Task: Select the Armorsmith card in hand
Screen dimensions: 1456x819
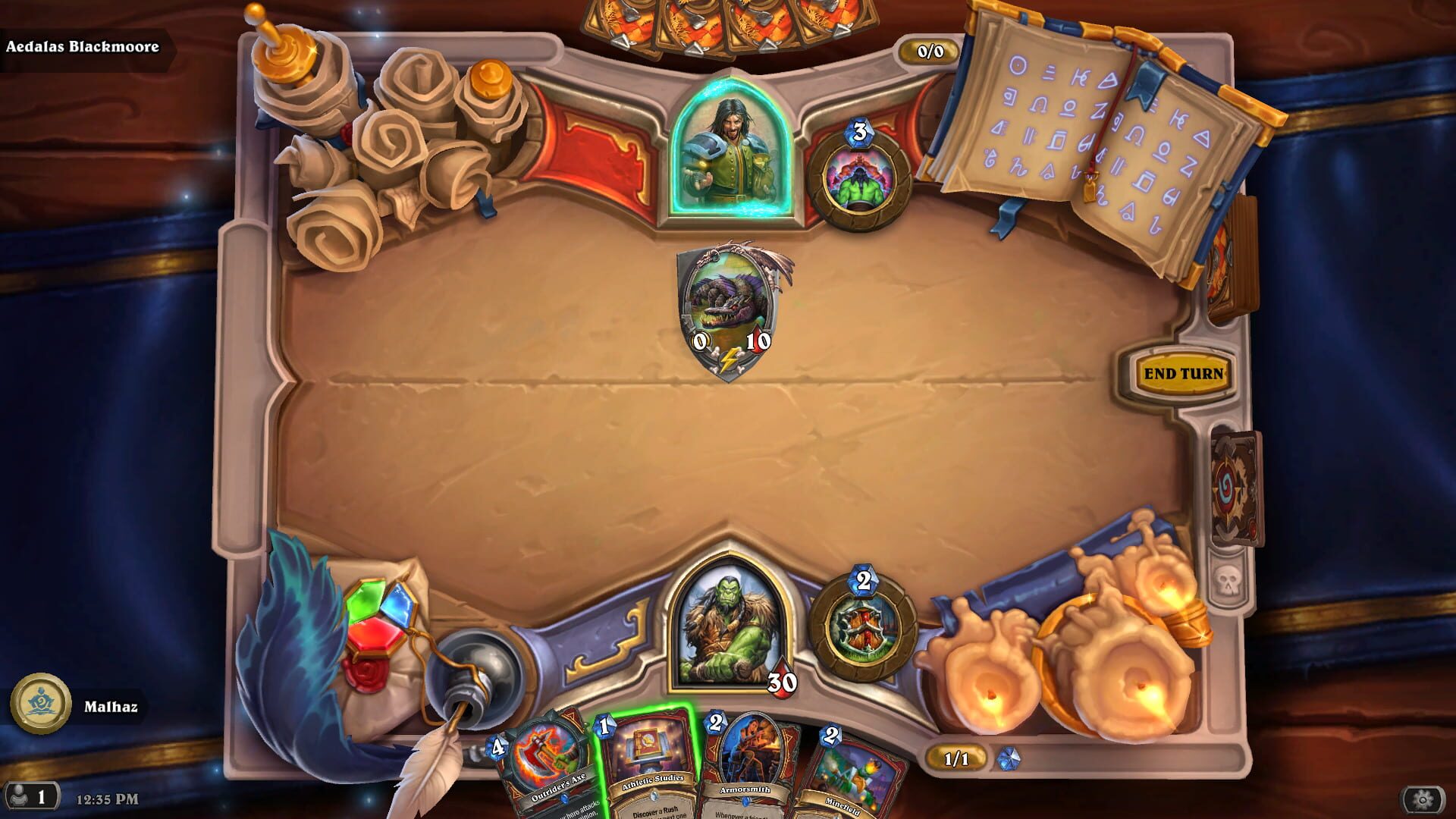Action: [x=746, y=766]
